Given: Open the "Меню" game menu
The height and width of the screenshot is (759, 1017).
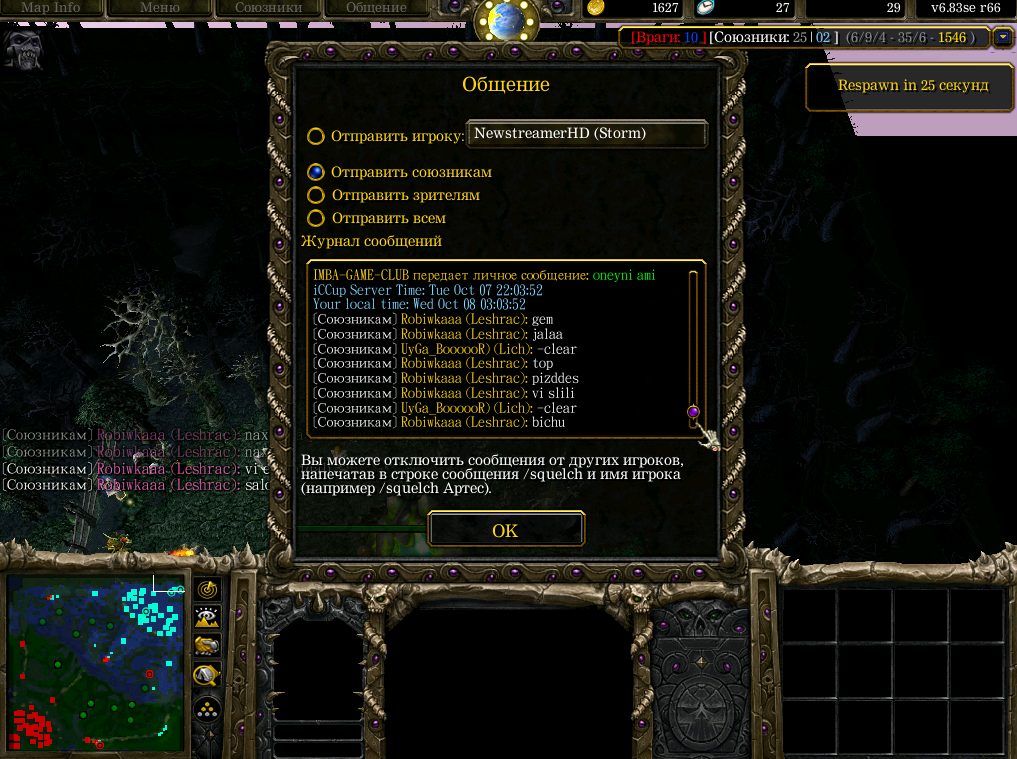Looking at the screenshot, I should coord(159,8).
